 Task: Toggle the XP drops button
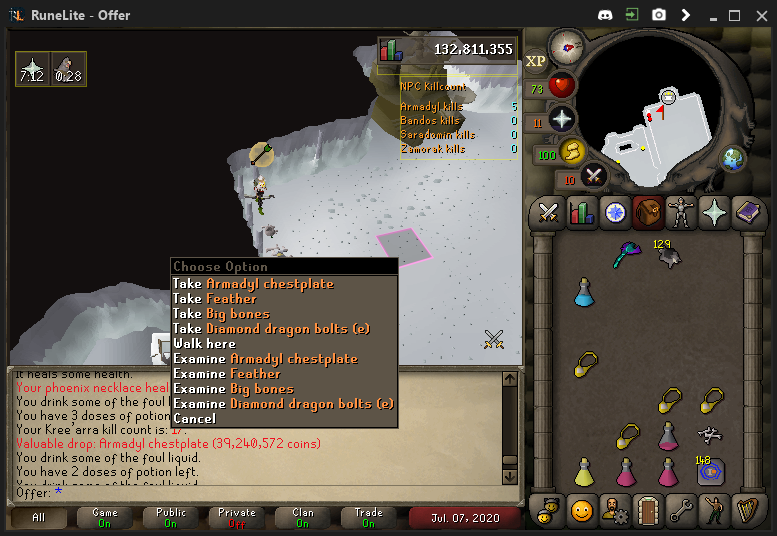point(536,61)
